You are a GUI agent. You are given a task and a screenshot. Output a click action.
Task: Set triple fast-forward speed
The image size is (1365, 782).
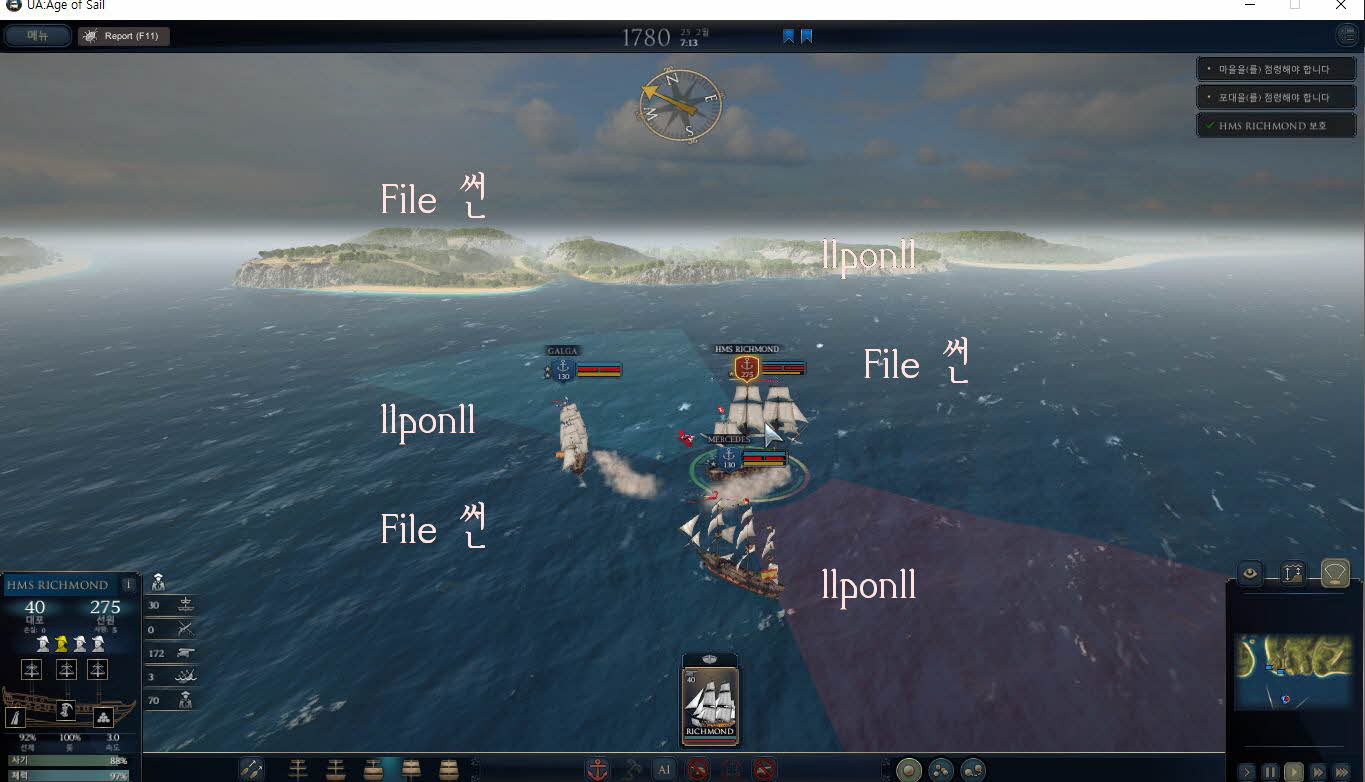click(x=1342, y=772)
